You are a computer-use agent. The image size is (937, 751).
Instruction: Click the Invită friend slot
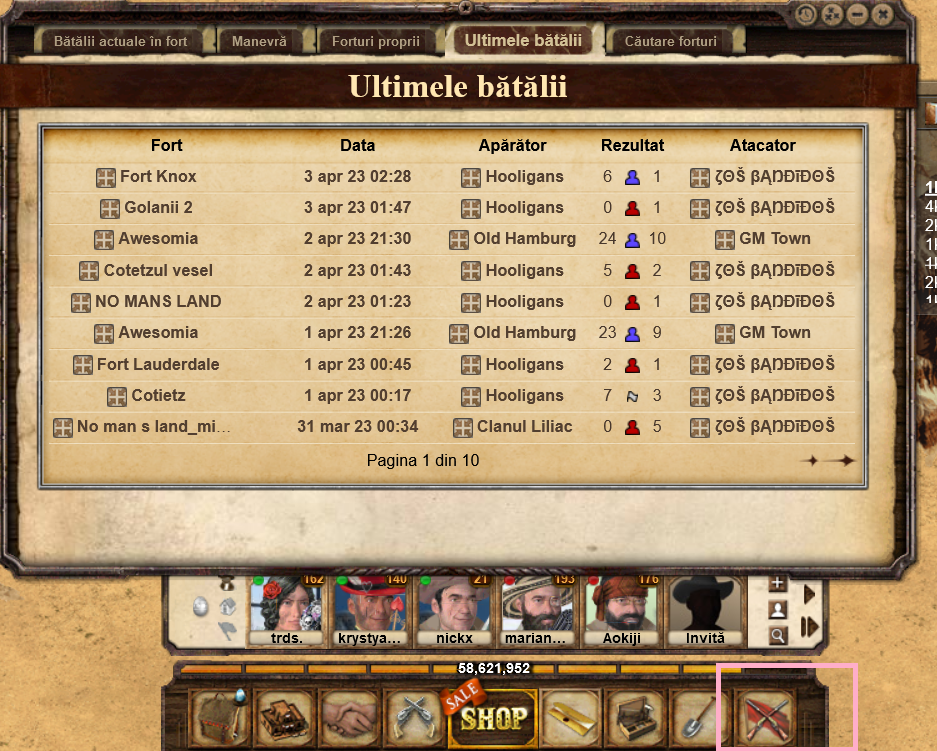coord(706,608)
